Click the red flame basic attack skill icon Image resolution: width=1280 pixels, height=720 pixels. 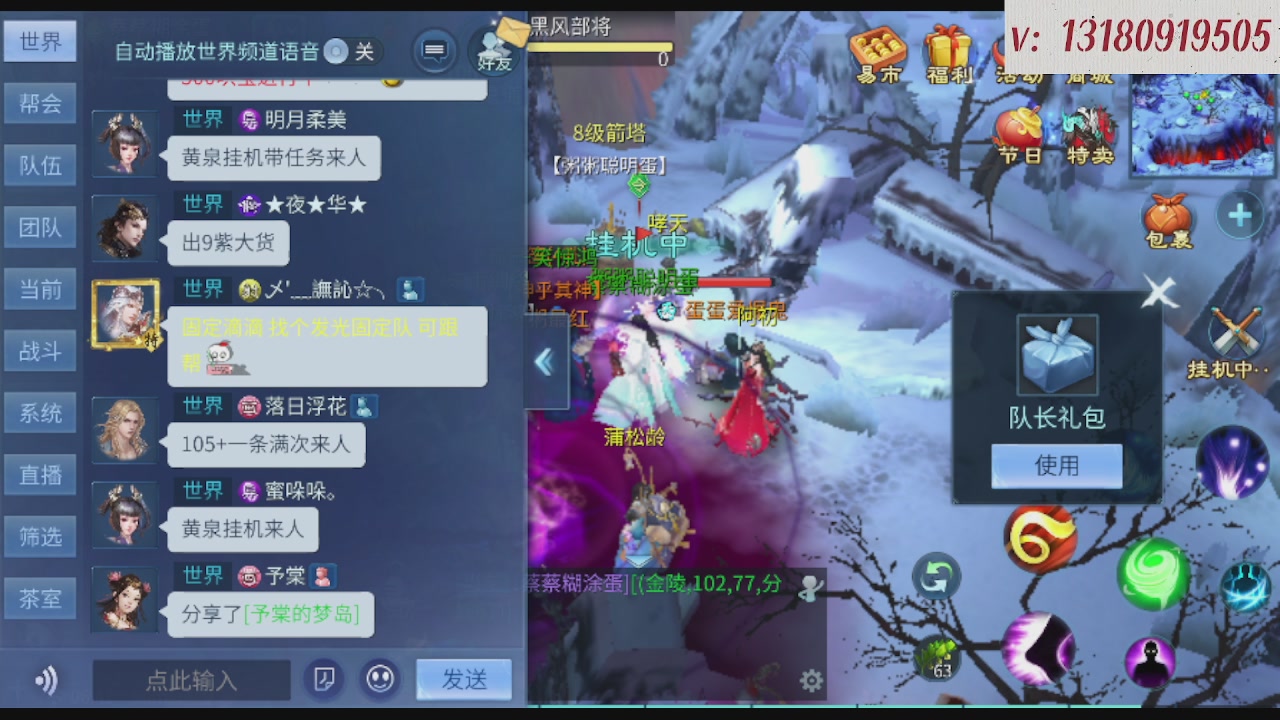(1040, 538)
